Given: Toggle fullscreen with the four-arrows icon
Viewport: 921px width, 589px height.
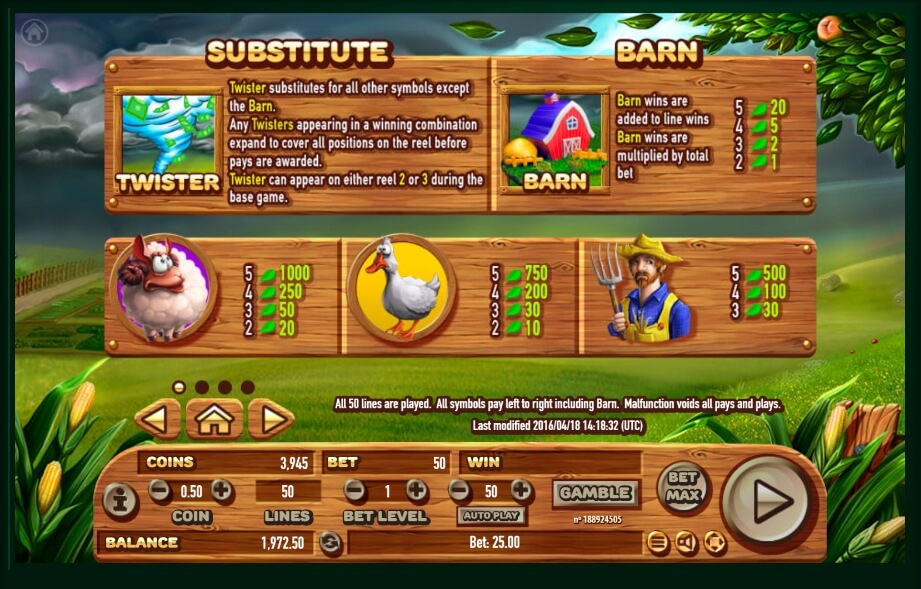Looking at the screenshot, I should (x=714, y=543).
